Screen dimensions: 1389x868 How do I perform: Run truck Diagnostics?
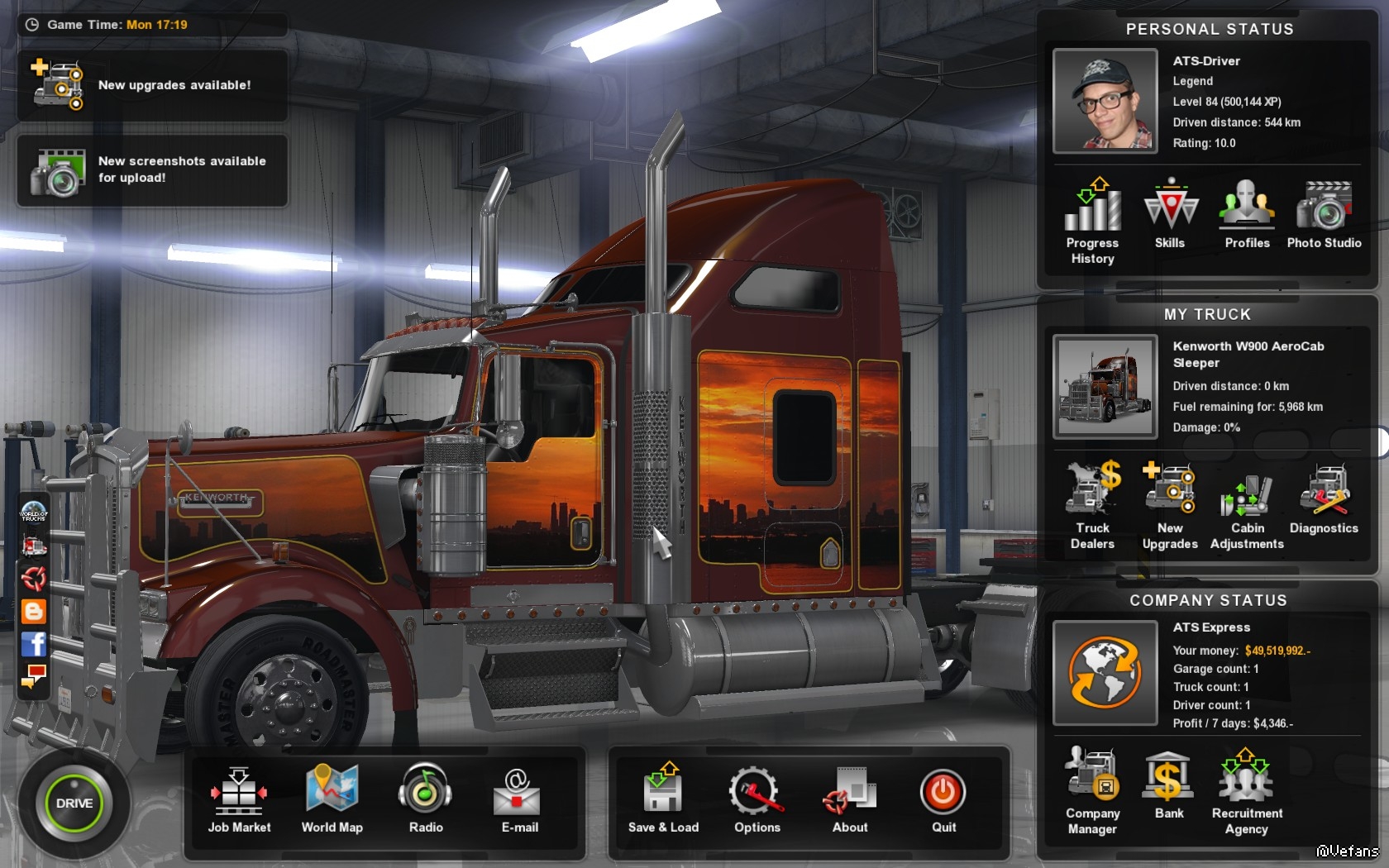(x=1324, y=497)
